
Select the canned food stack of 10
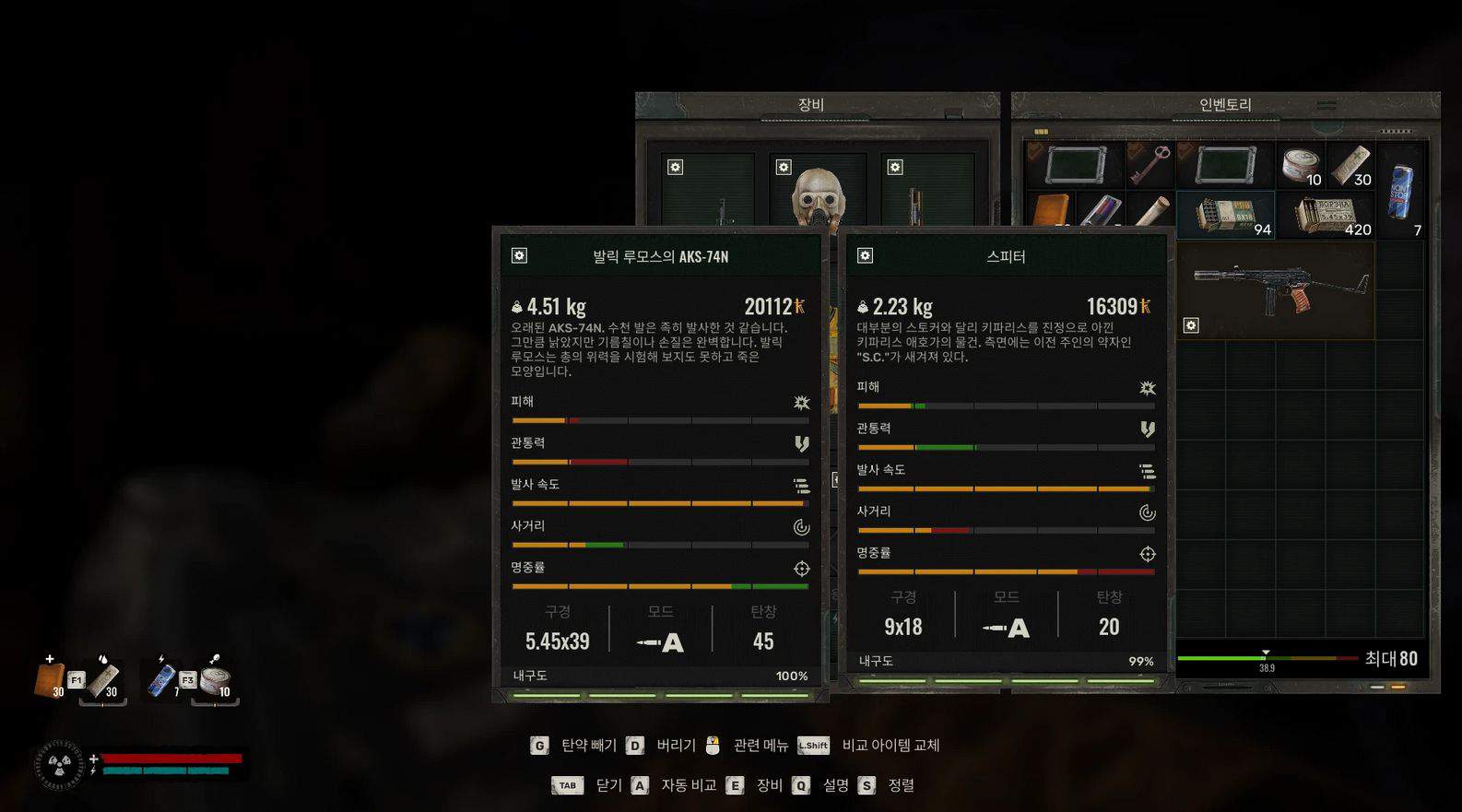click(1301, 166)
